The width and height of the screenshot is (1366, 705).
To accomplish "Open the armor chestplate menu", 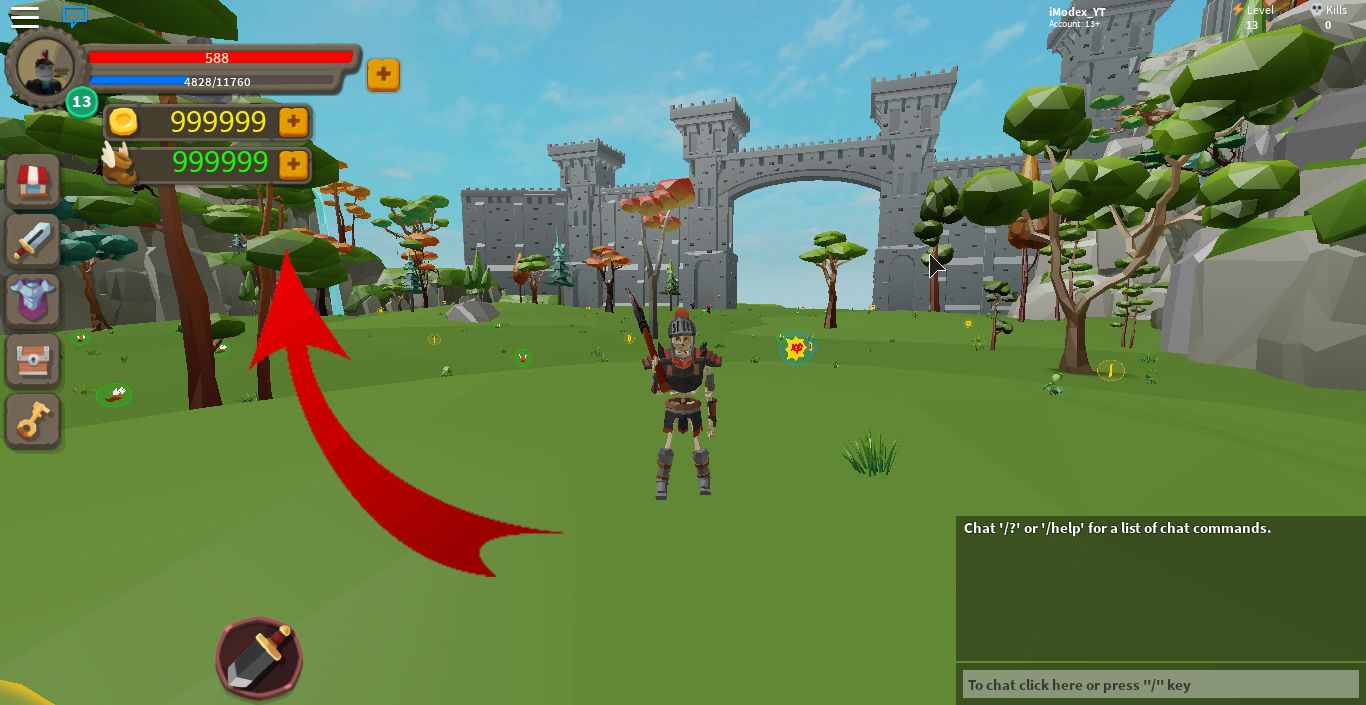I will coord(34,299).
